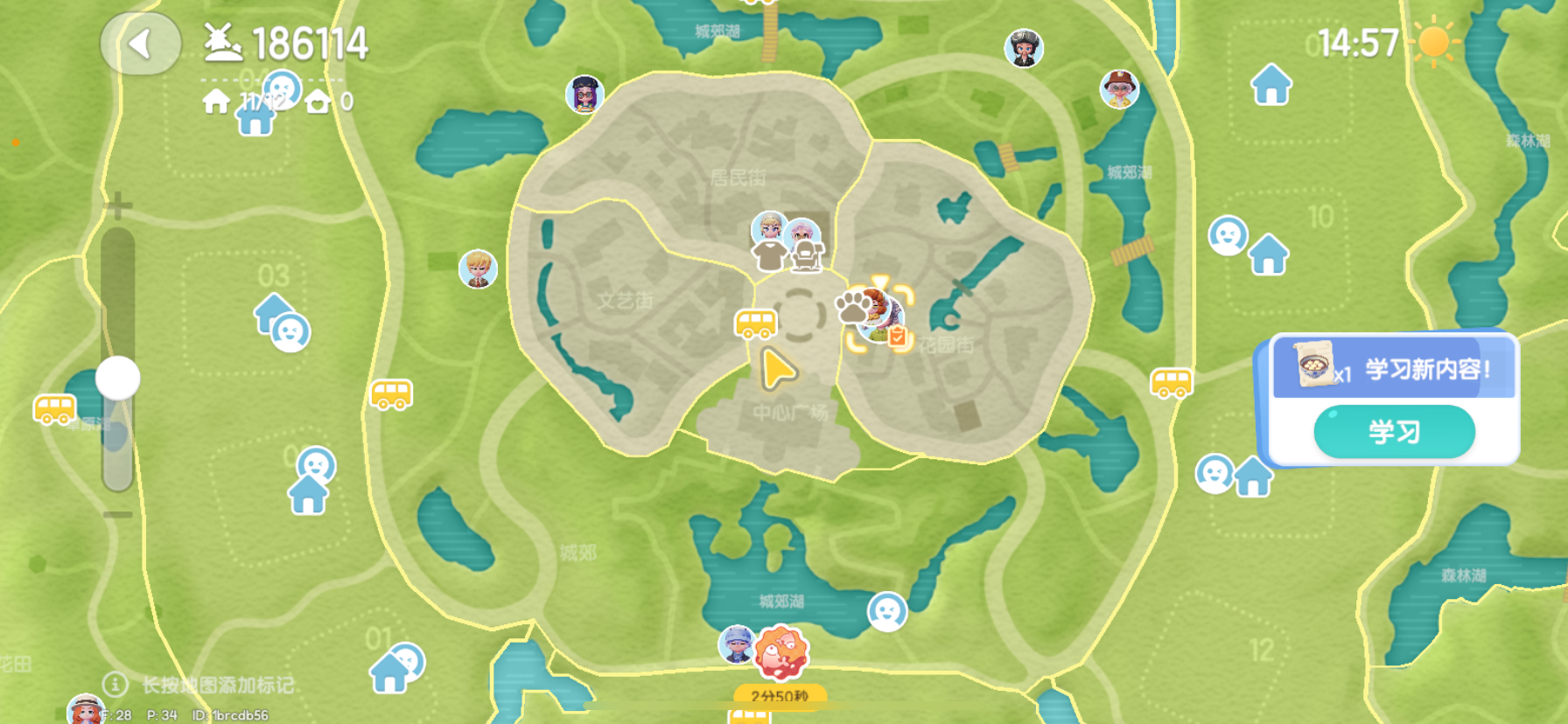1568x724 pixels.
Task: Select the blonde resident avatar near 文艺街
Action: 476,269
